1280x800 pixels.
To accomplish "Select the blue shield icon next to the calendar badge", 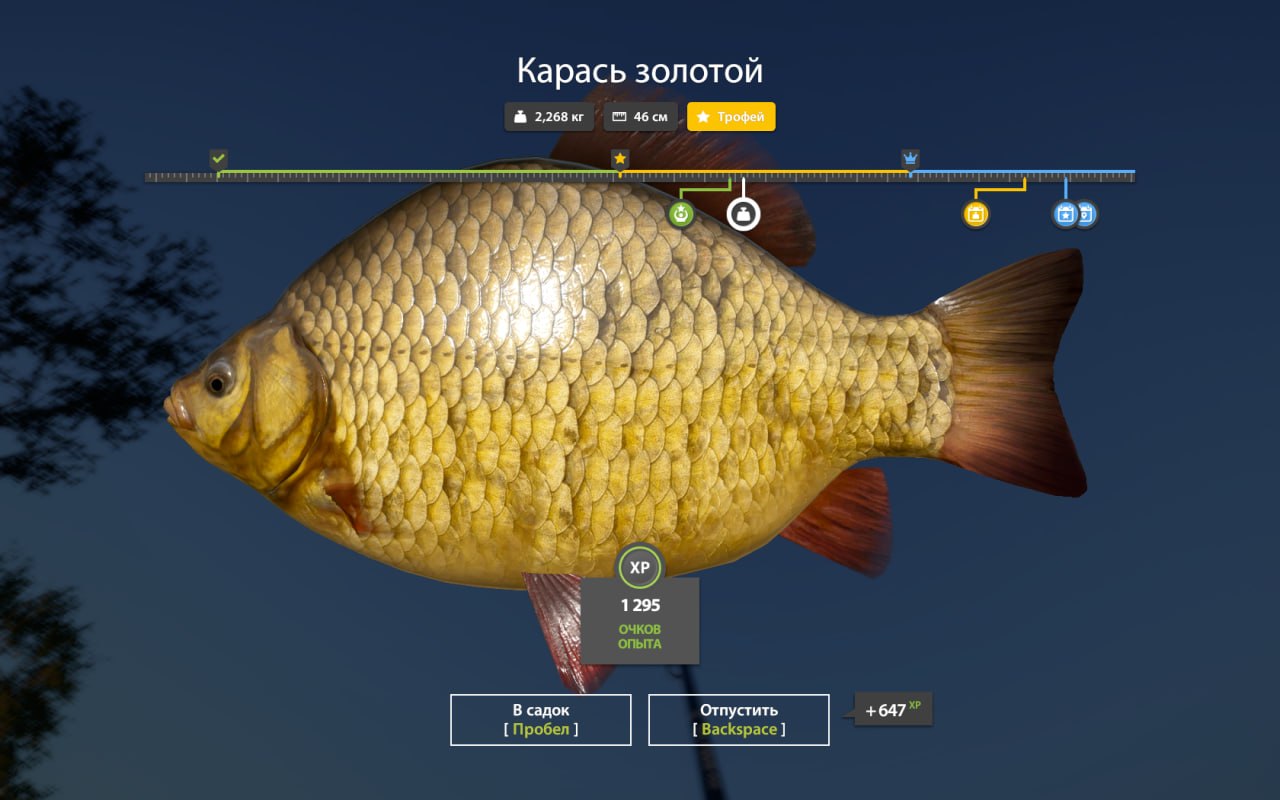I will click(x=1086, y=214).
